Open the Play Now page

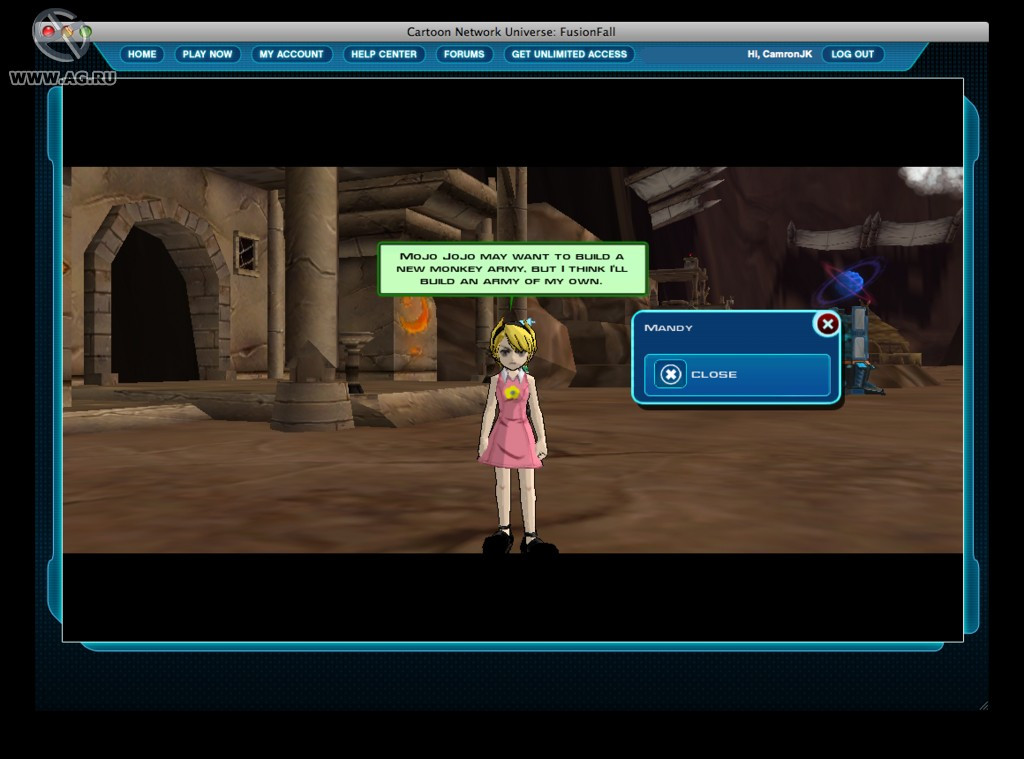point(207,54)
